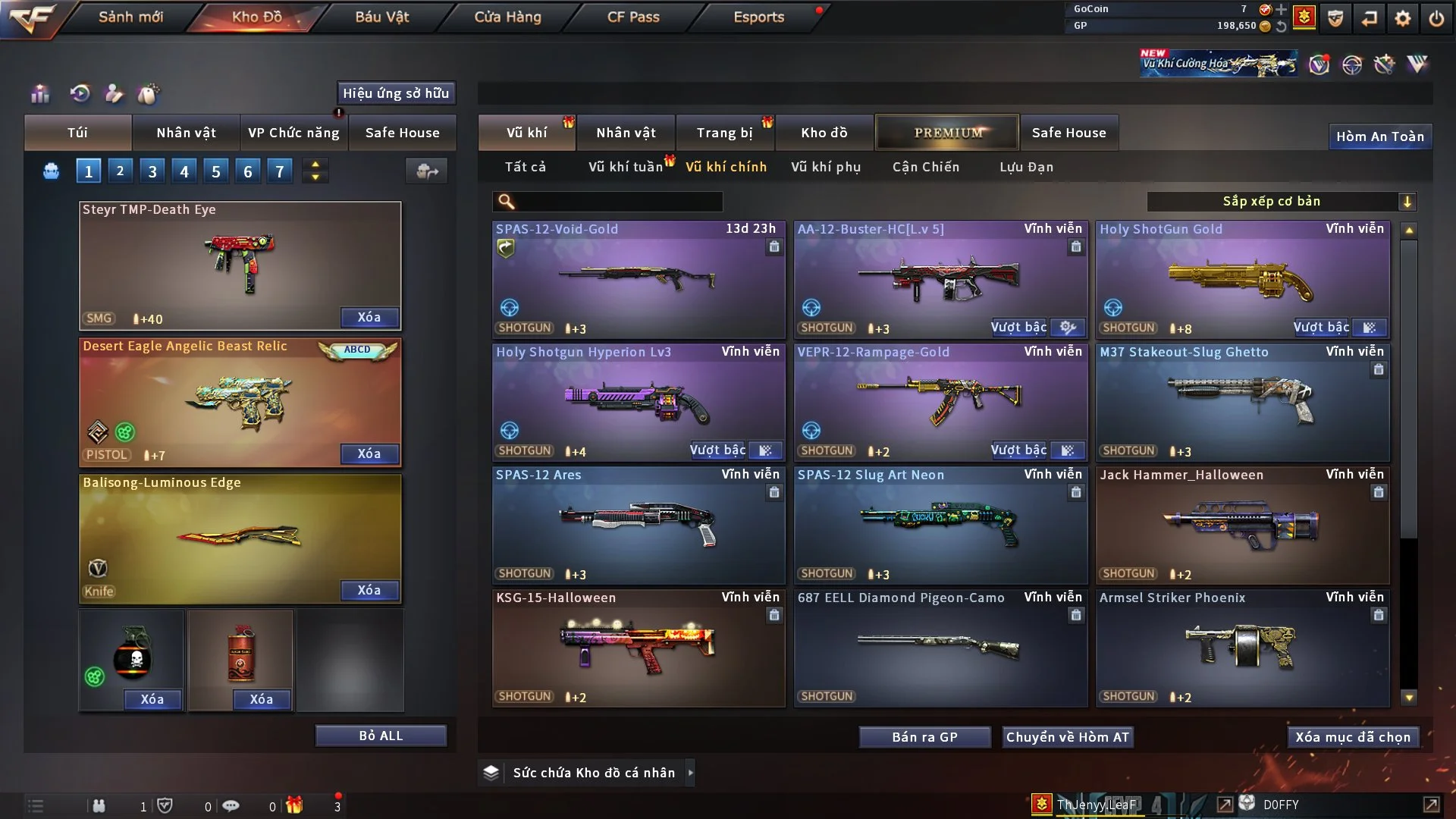Choose the SPAS-12 Ares shotgun
Image resolution: width=1456 pixels, height=819 pixels.
(639, 525)
